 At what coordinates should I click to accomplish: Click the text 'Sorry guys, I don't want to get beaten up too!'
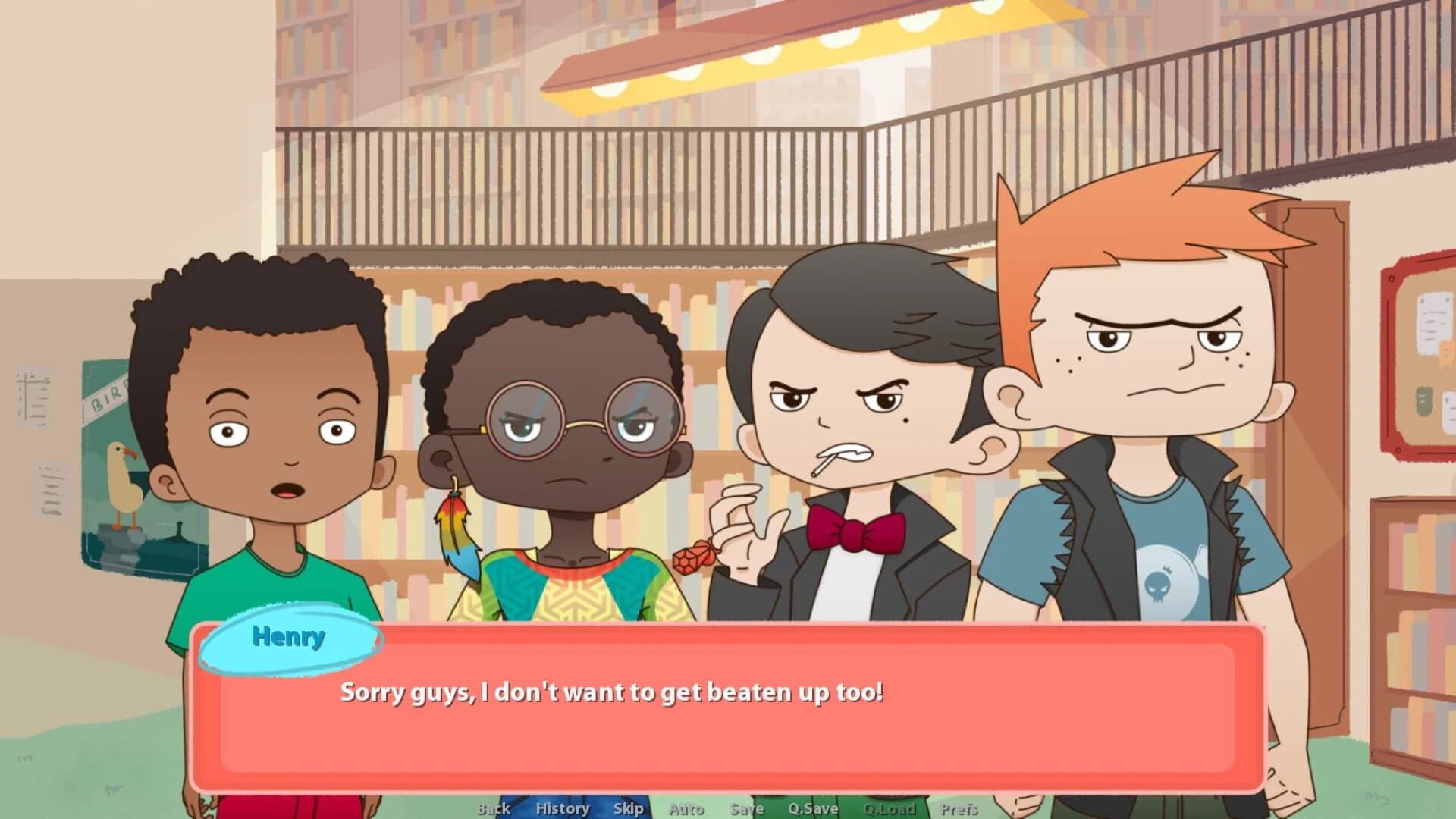614,691
